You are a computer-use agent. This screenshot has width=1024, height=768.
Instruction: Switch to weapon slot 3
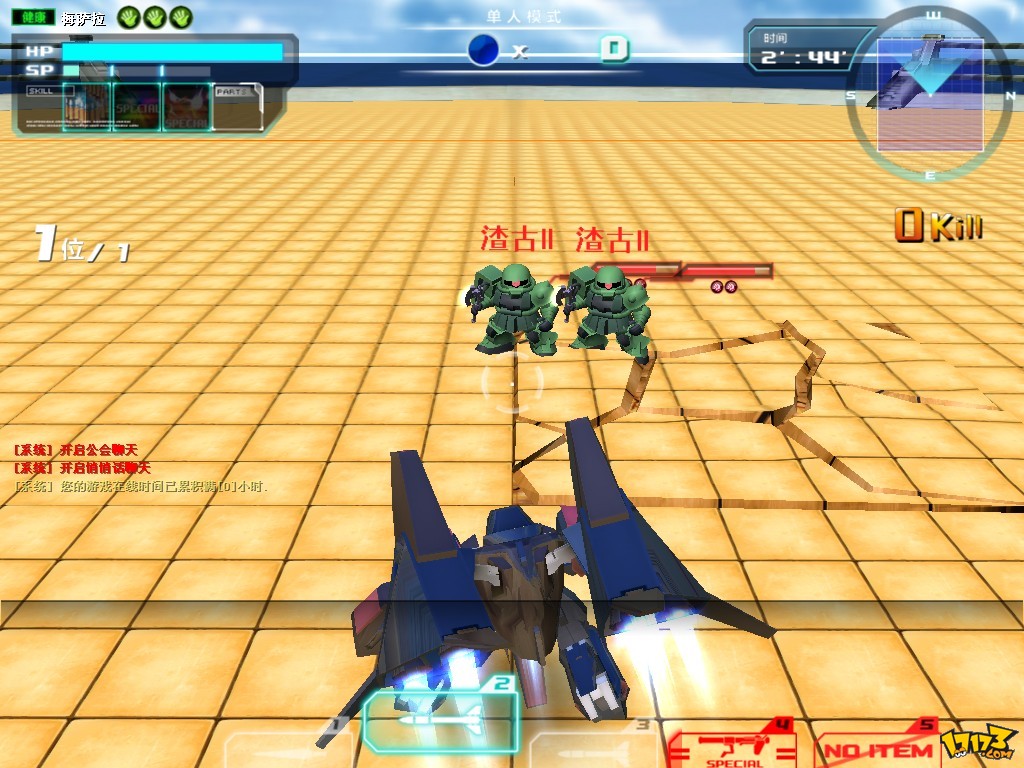pyautogui.click(x=590, y=750)
